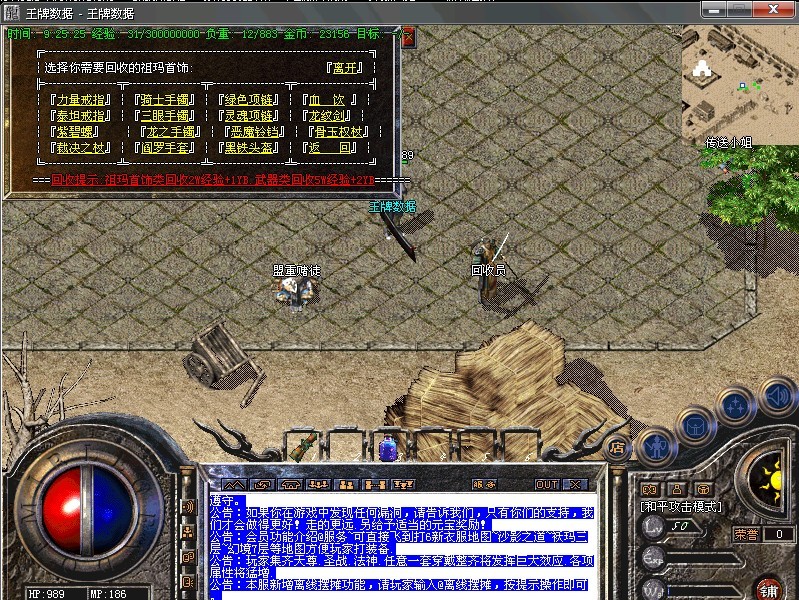799x600 pixels.
Task: Open the 铺 shop button
Action: coord(768,586)
